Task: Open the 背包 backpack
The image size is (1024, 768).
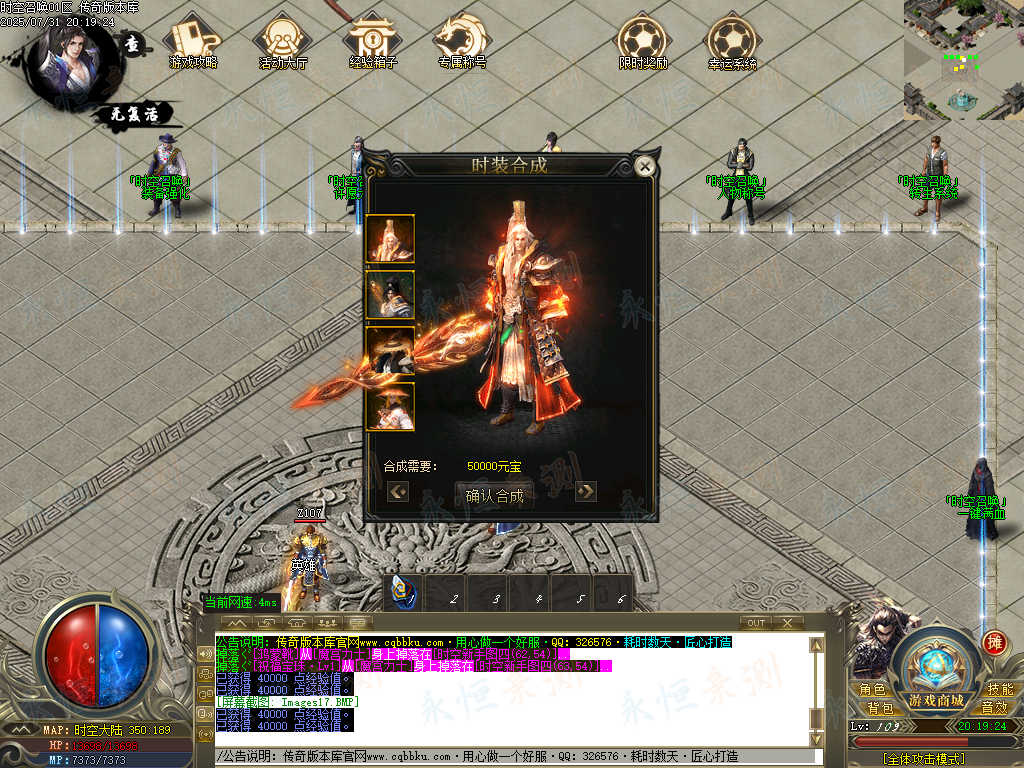Action: point(880,708)
